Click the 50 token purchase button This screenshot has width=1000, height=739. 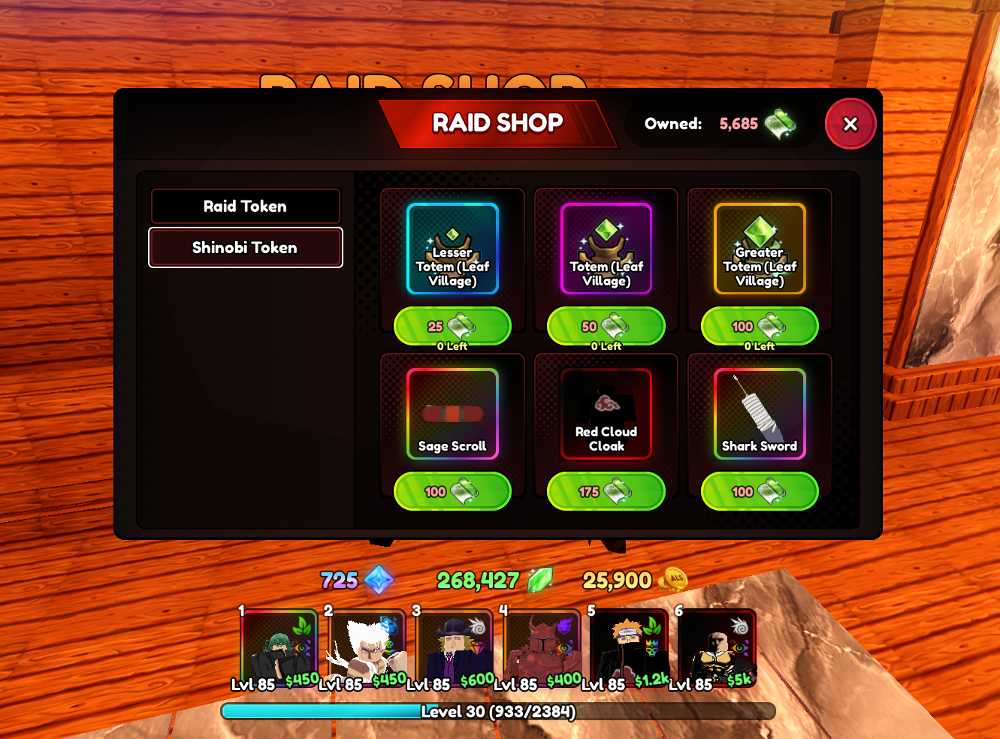click(606, 326)
